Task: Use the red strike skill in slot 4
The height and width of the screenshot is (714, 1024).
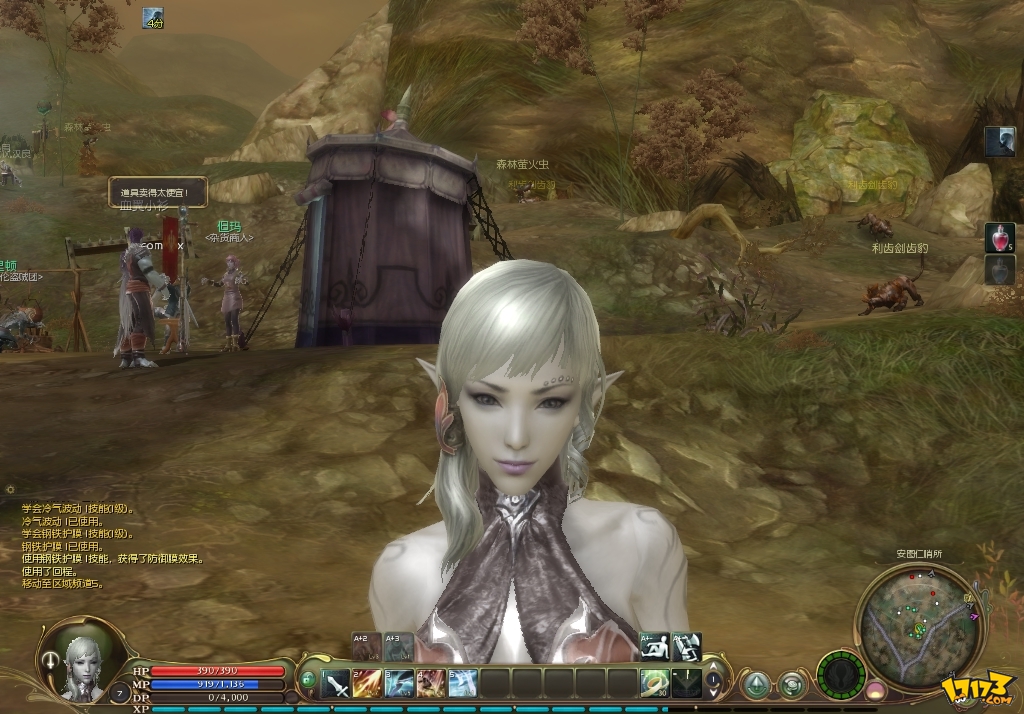Action: tap(431, 683)
